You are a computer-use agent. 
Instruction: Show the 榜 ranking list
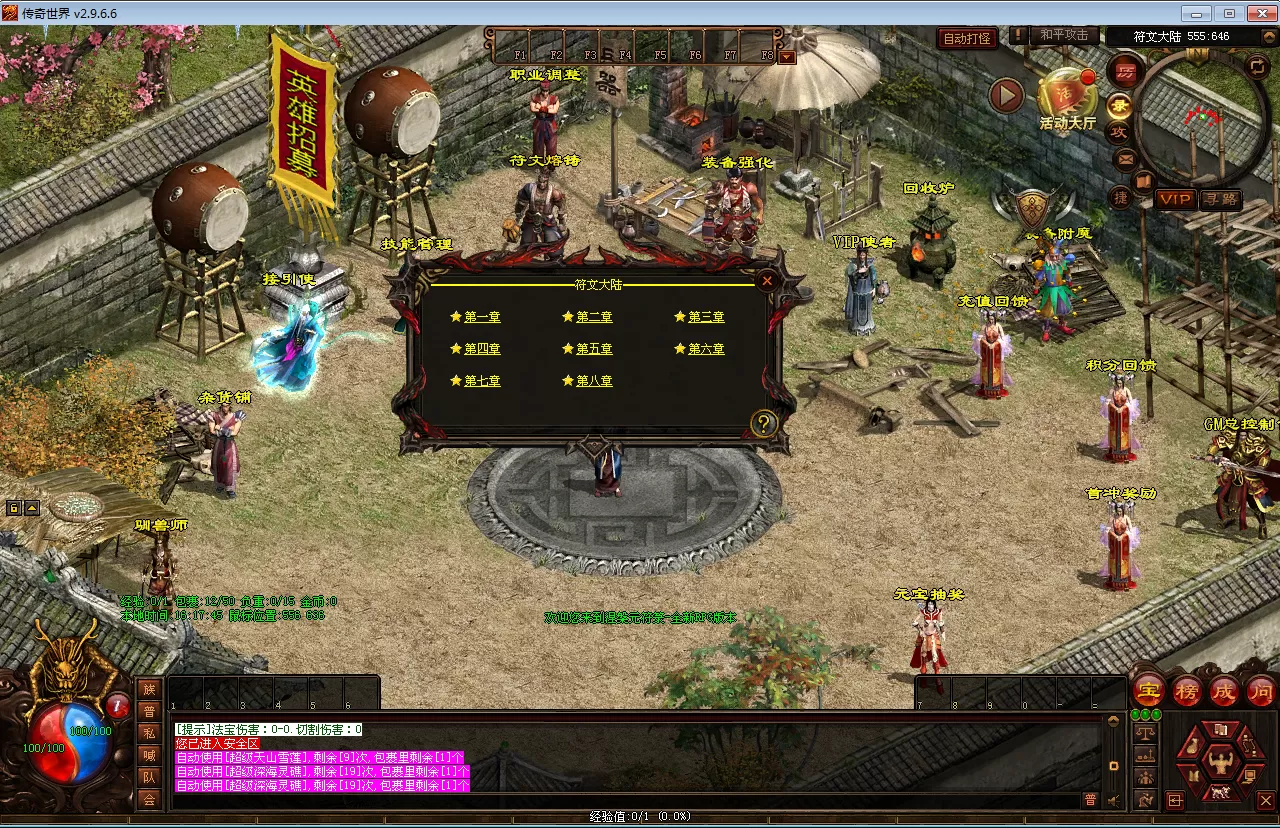(x=1187, y=690)
